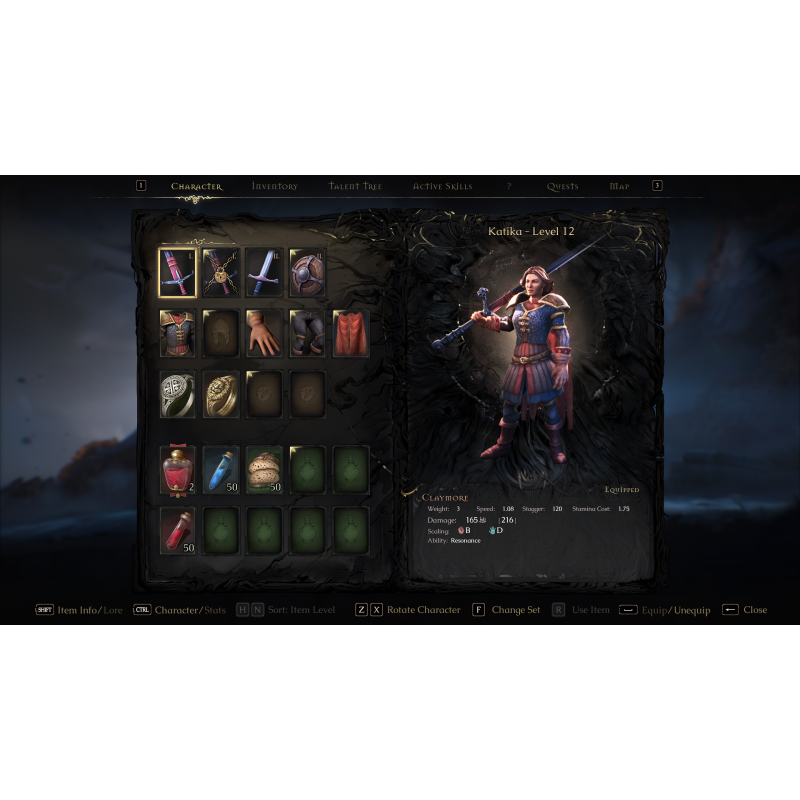Select the round wooden shield slot
The image size is (800, 800).
pyautogui.click(x=308, y=273)
